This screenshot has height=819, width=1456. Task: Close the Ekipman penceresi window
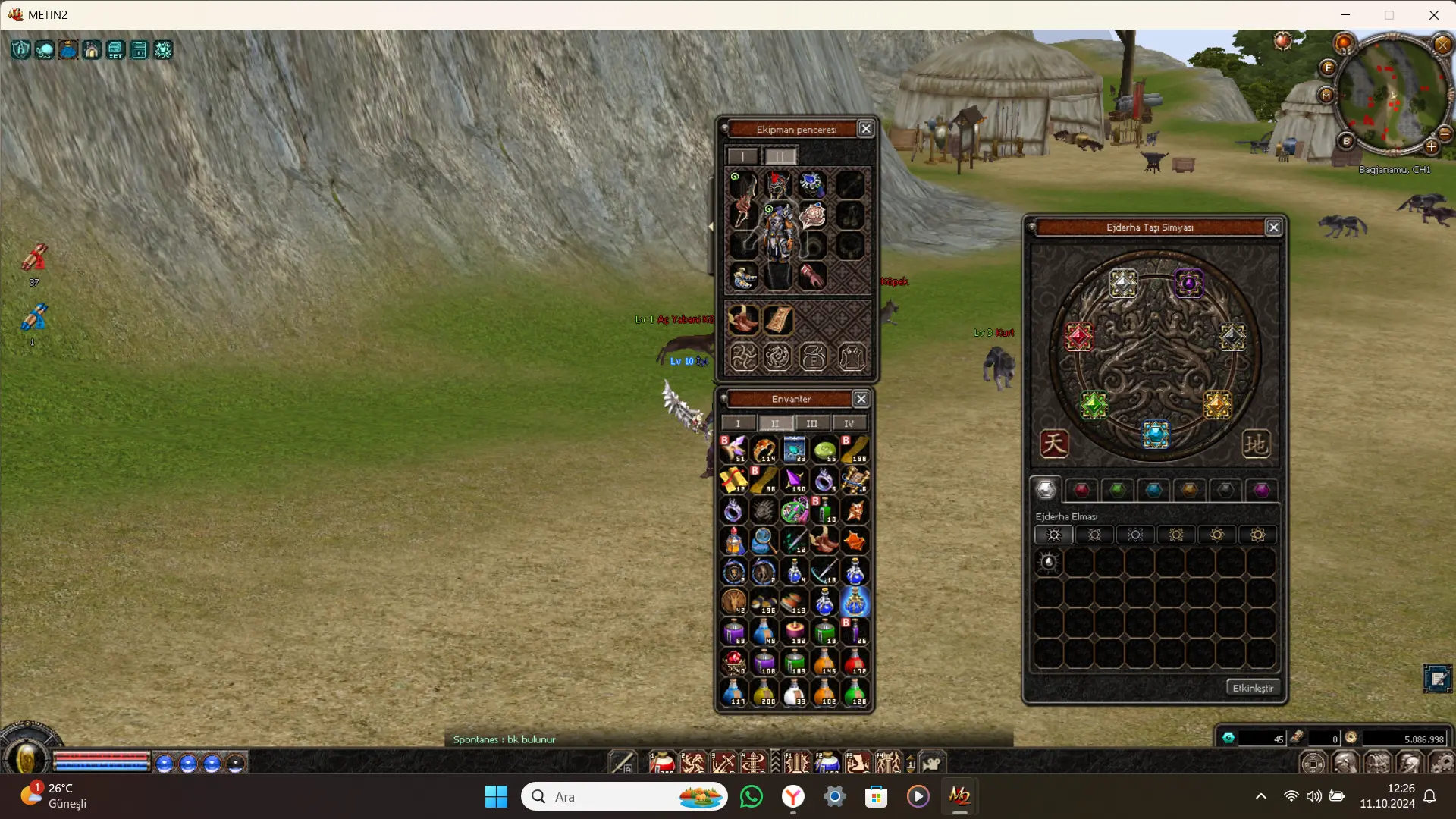coord(865,129)
